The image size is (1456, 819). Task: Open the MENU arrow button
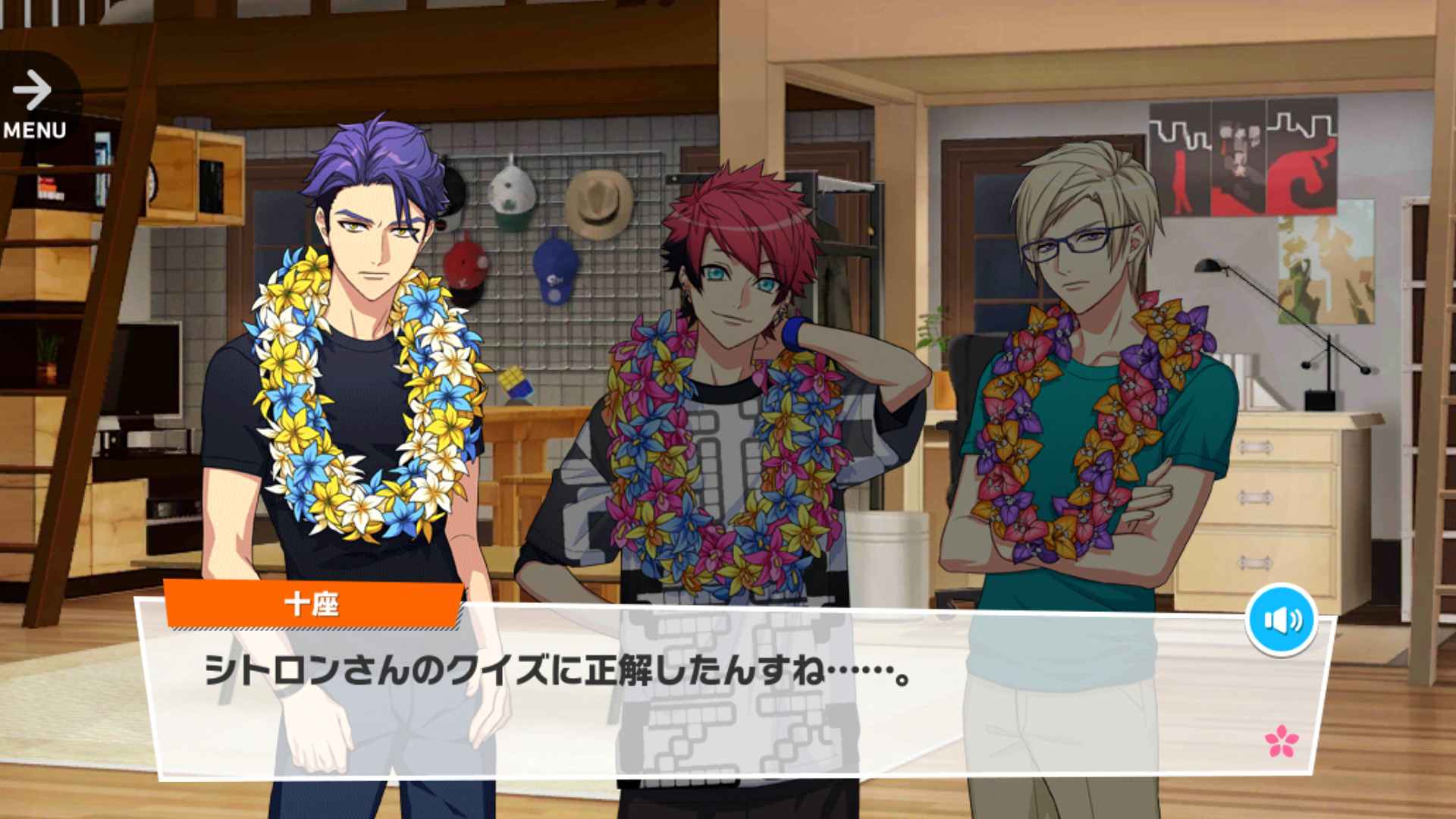(34, 104)
